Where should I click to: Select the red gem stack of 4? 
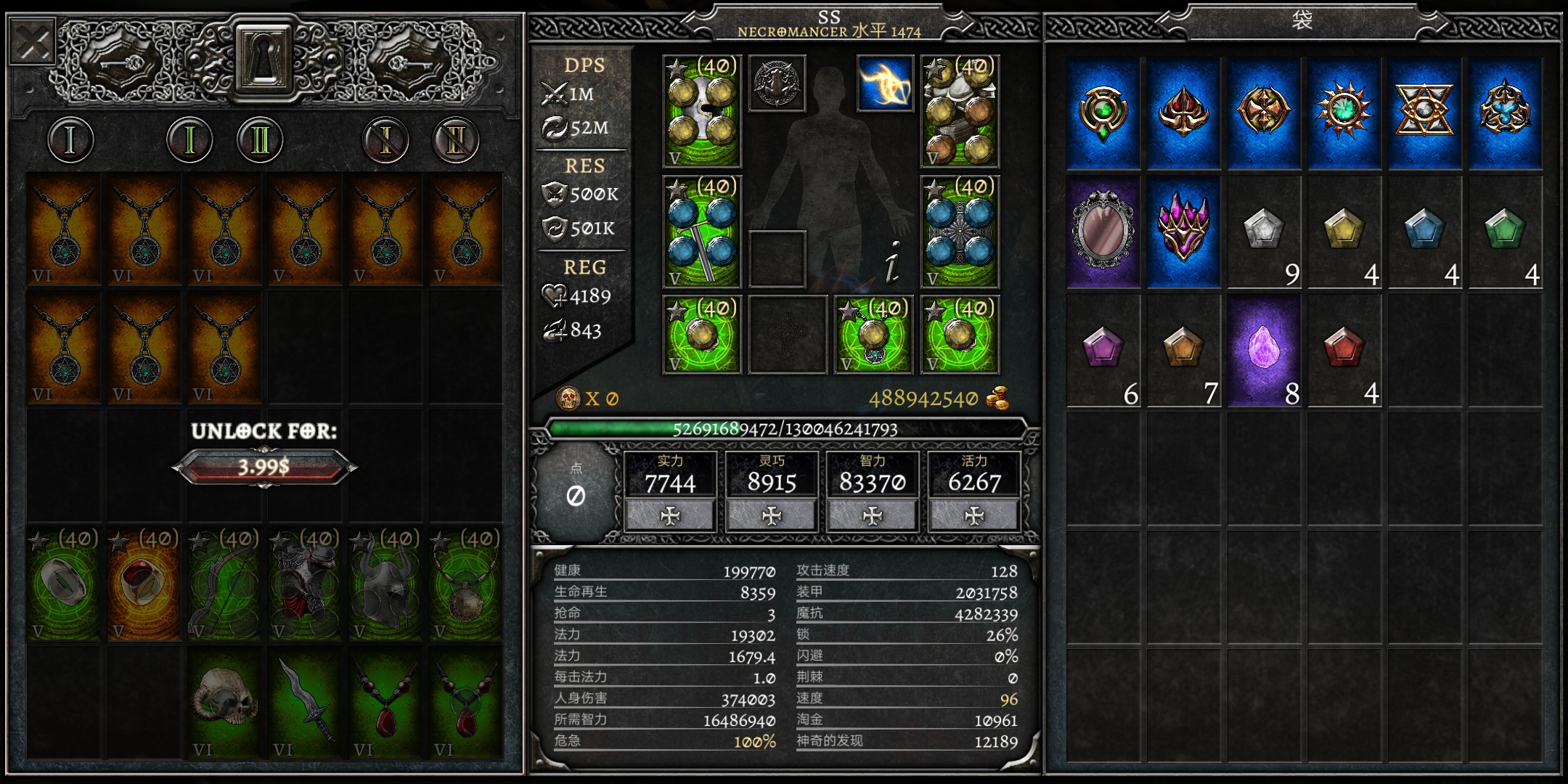pyautogui.click(x=1344, y=350)
